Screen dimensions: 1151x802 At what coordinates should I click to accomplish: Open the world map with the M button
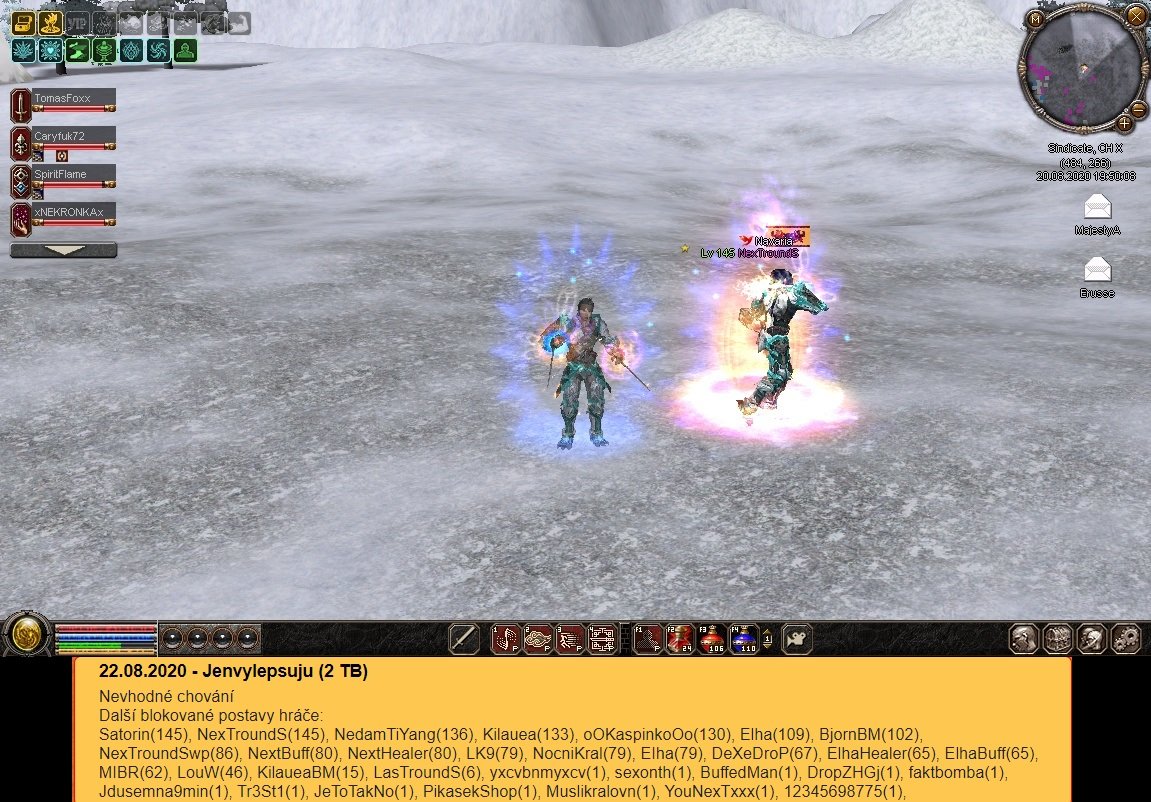1037,18
